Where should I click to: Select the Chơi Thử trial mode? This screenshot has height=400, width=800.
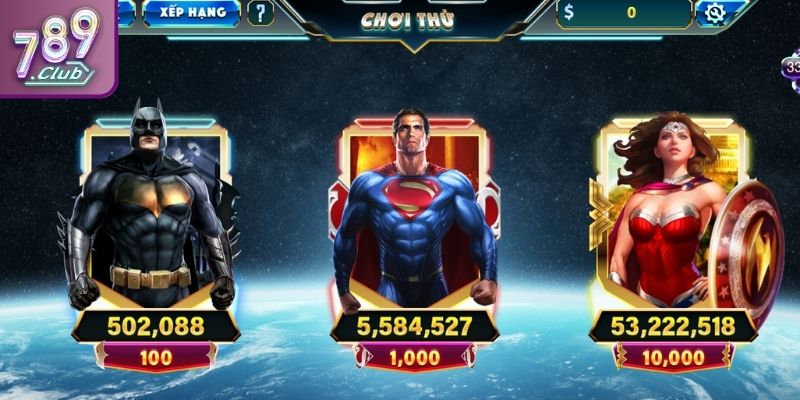[x=403, y=19]
